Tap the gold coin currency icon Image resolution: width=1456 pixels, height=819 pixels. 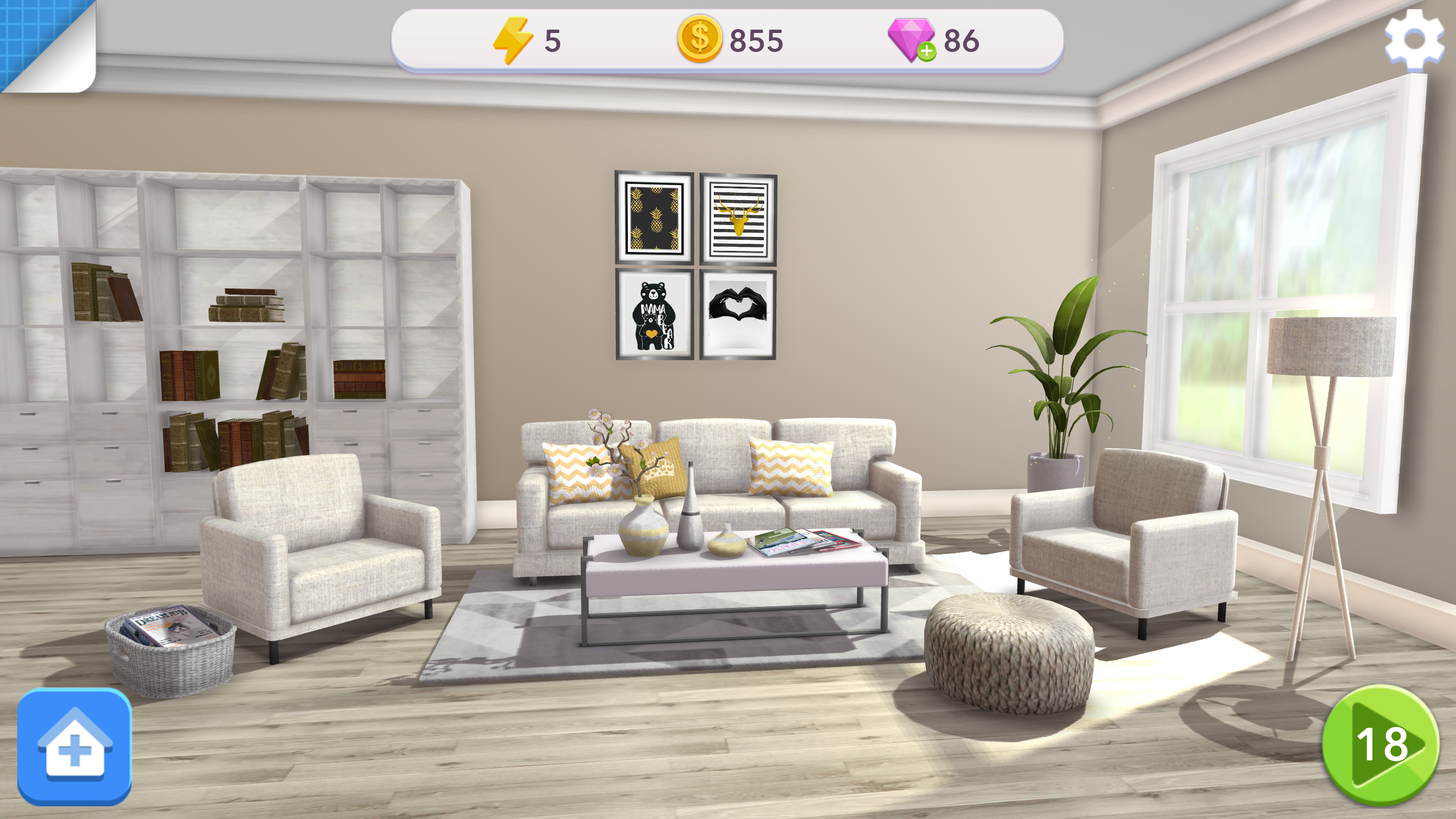click(x=700, y=39)
